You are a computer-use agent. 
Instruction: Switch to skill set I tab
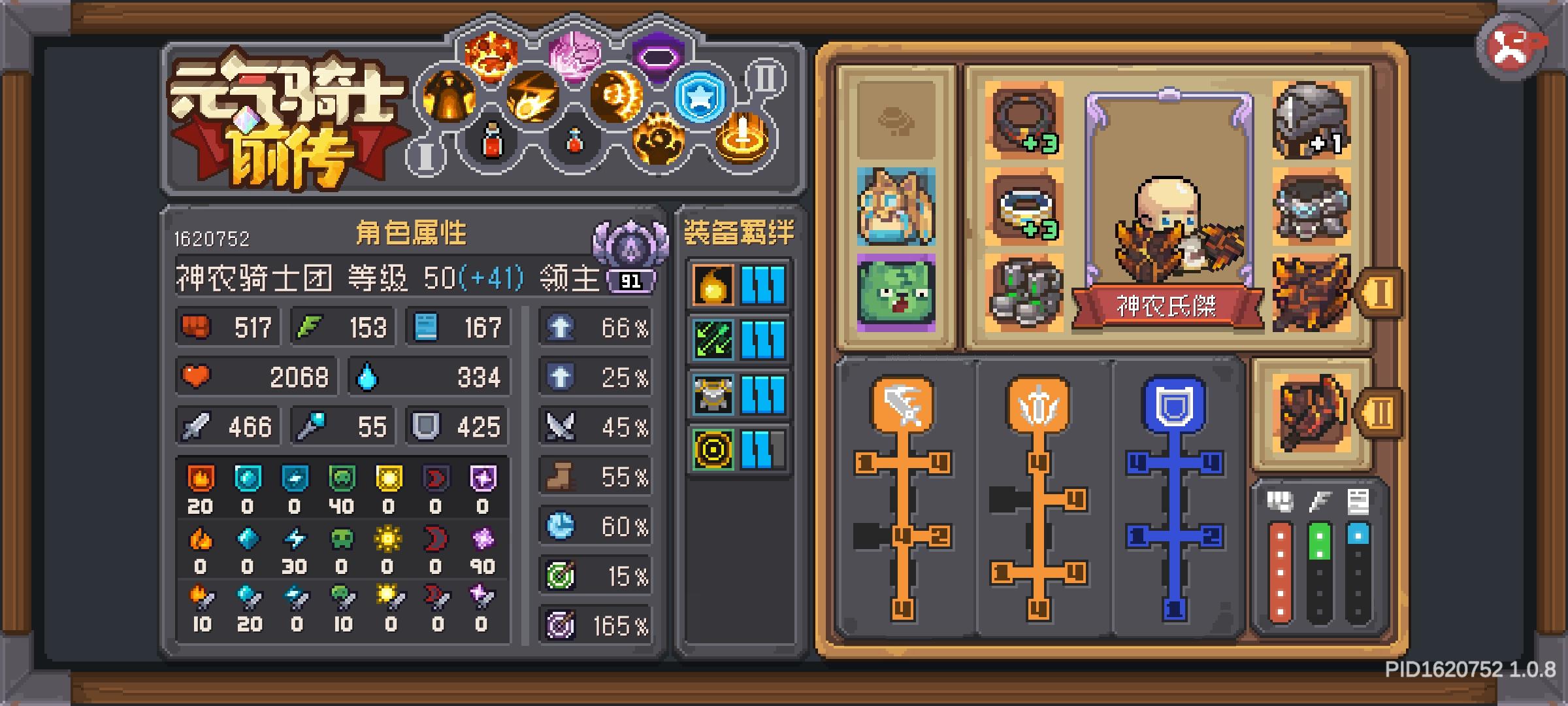pos(425,157)
